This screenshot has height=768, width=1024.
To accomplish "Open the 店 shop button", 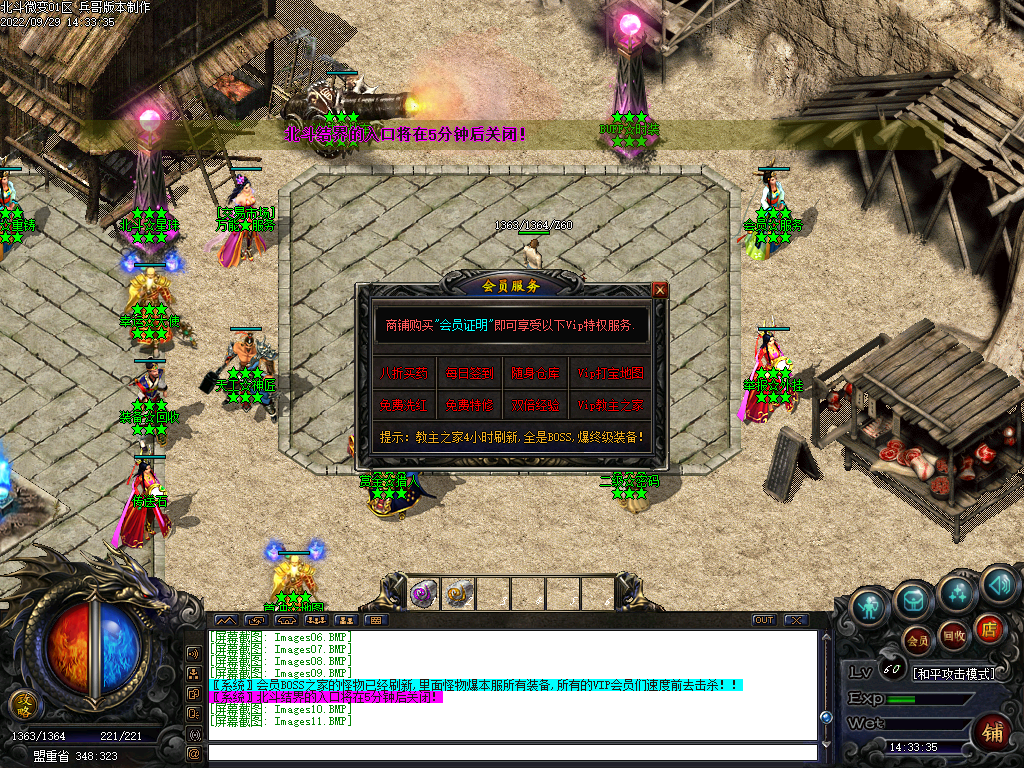I will 988,627.
